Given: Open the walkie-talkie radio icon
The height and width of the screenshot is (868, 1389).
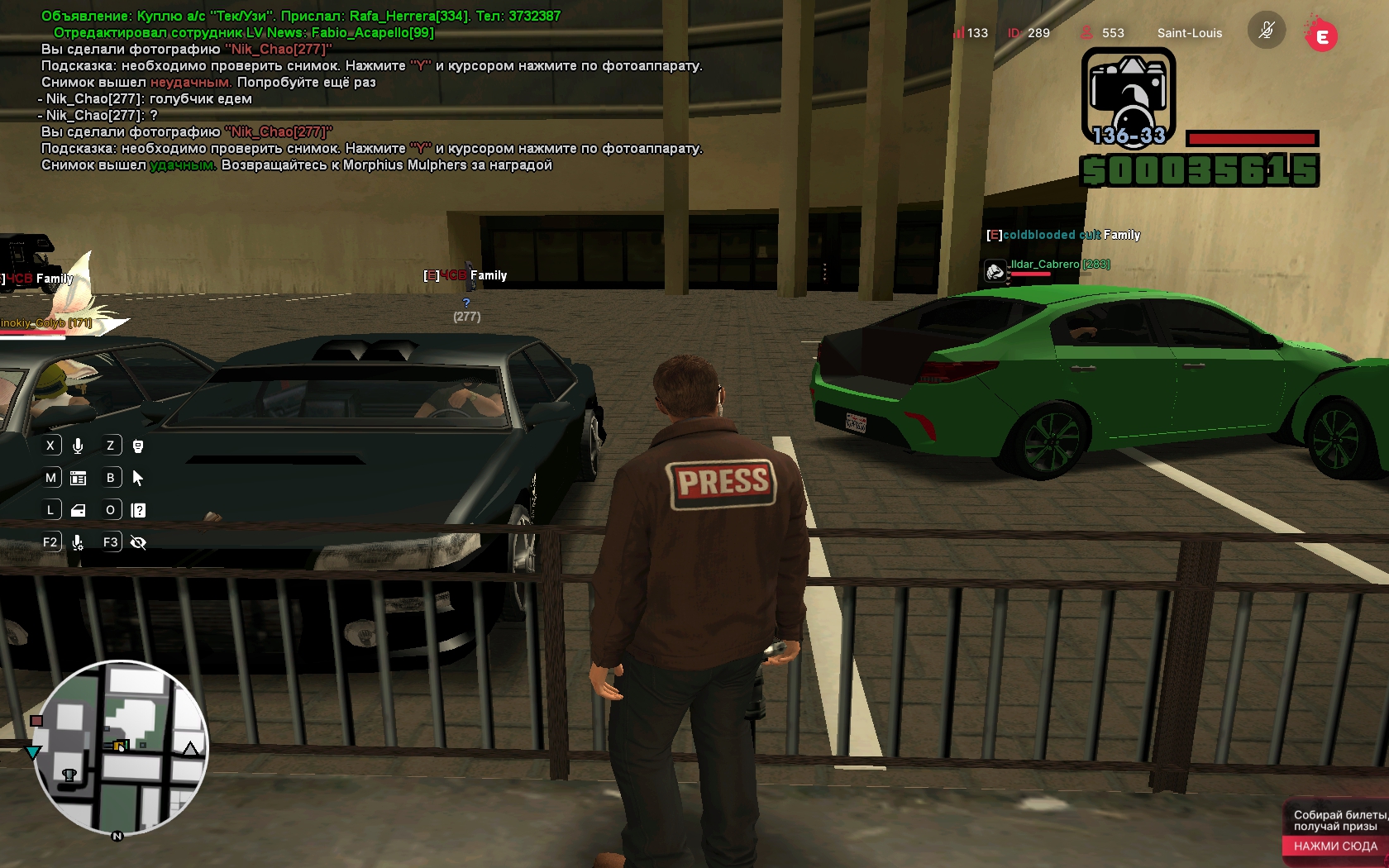Looking at the screenshot, I should click(138, 446).
